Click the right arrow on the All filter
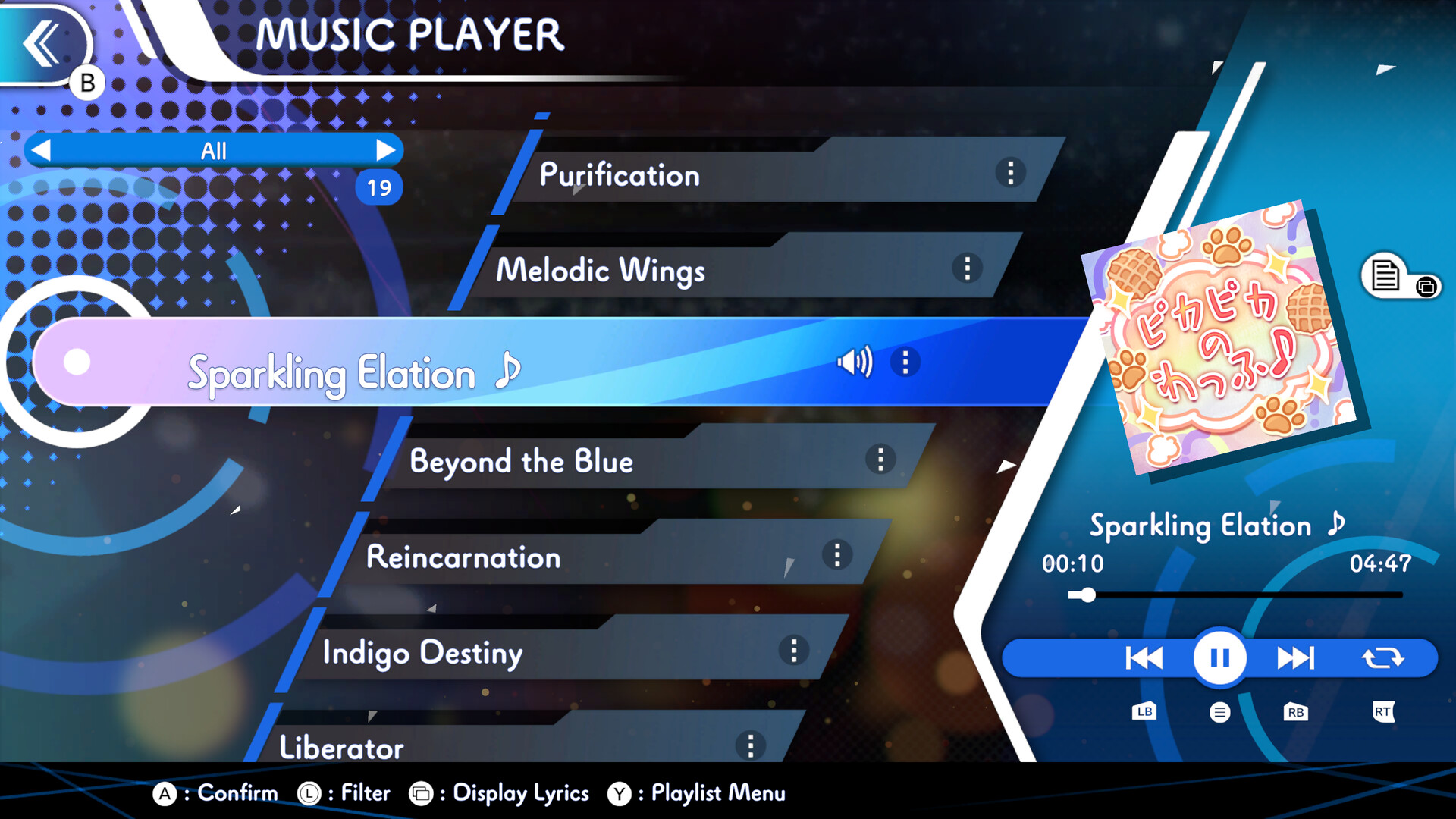 [388, 150]
